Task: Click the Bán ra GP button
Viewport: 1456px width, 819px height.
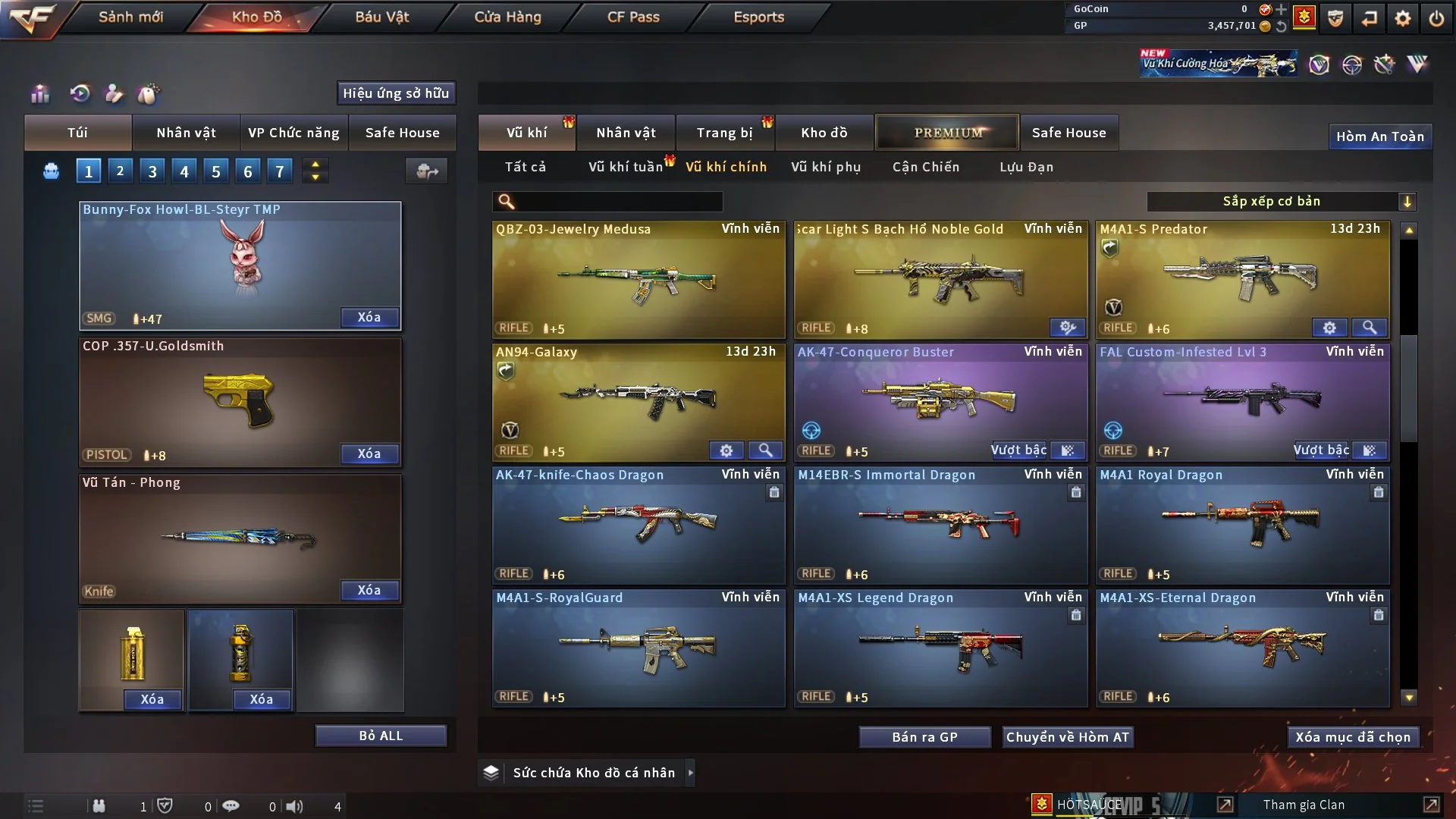Action: click(x=924, y=737)
